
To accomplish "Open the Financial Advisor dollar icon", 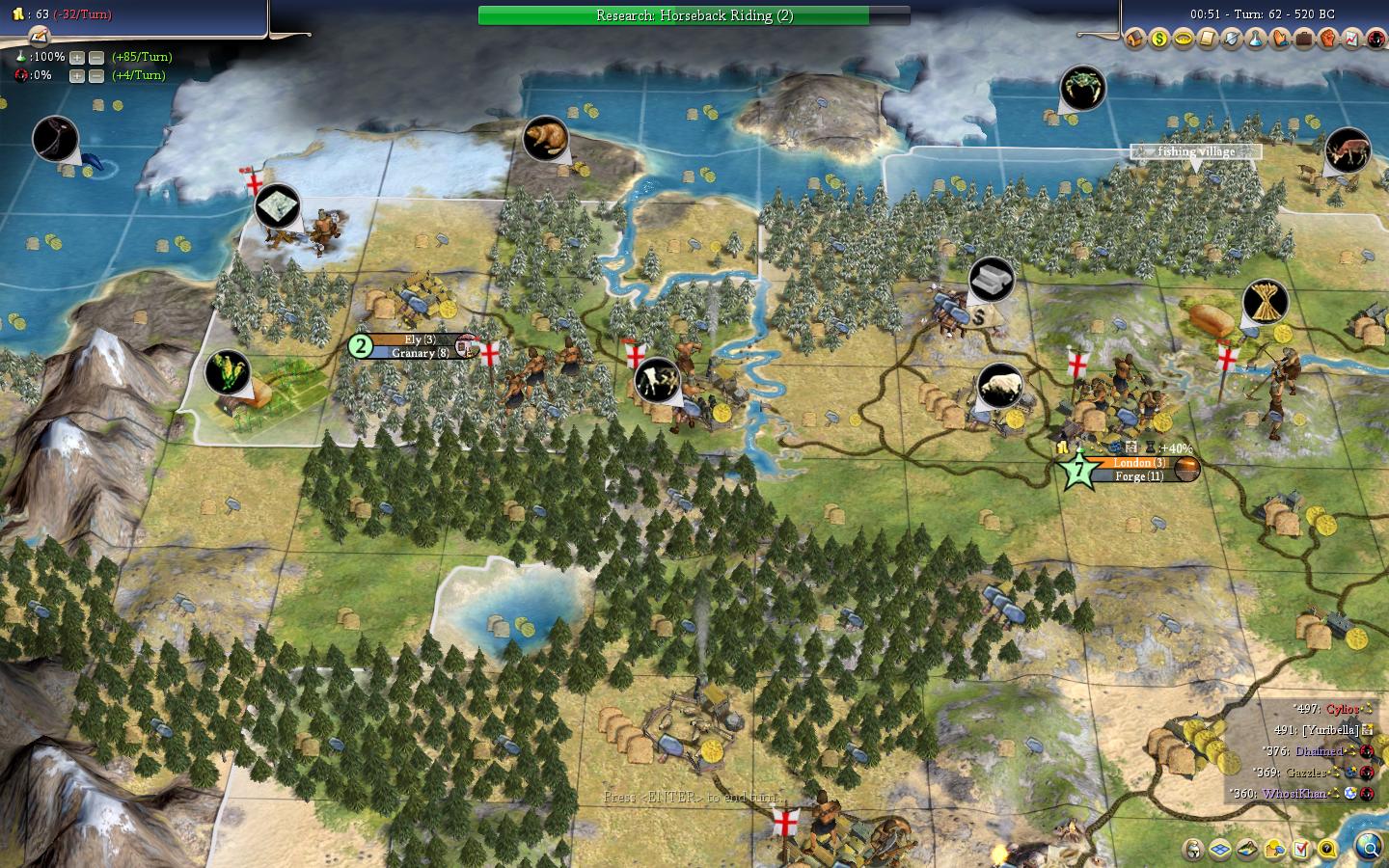I will pyautogui.click(x=1159, y=40).
